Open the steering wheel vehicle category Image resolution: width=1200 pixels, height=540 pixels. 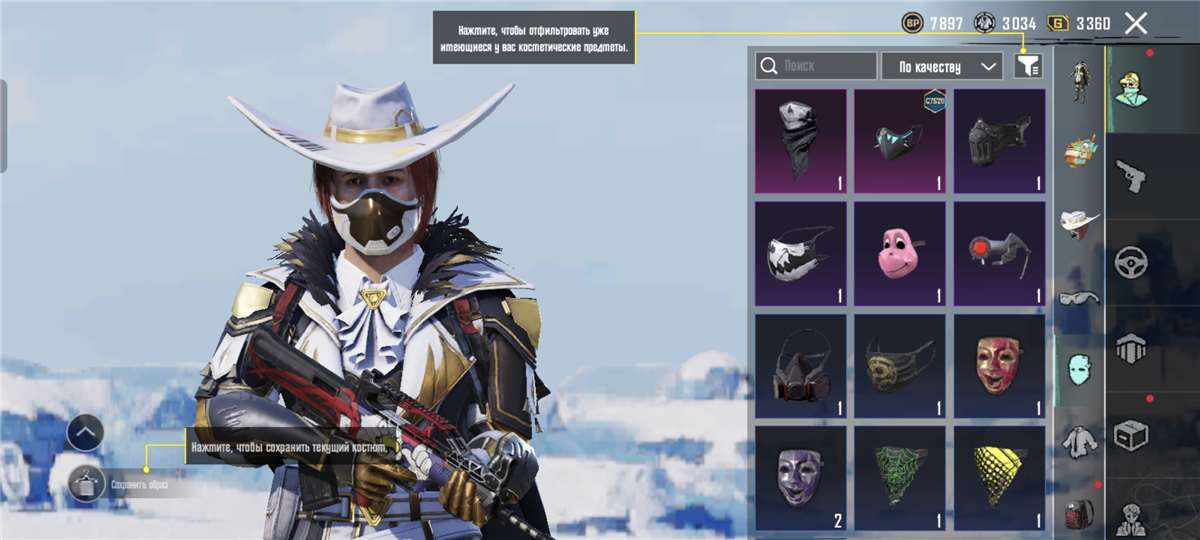[x=1131, y=262]
